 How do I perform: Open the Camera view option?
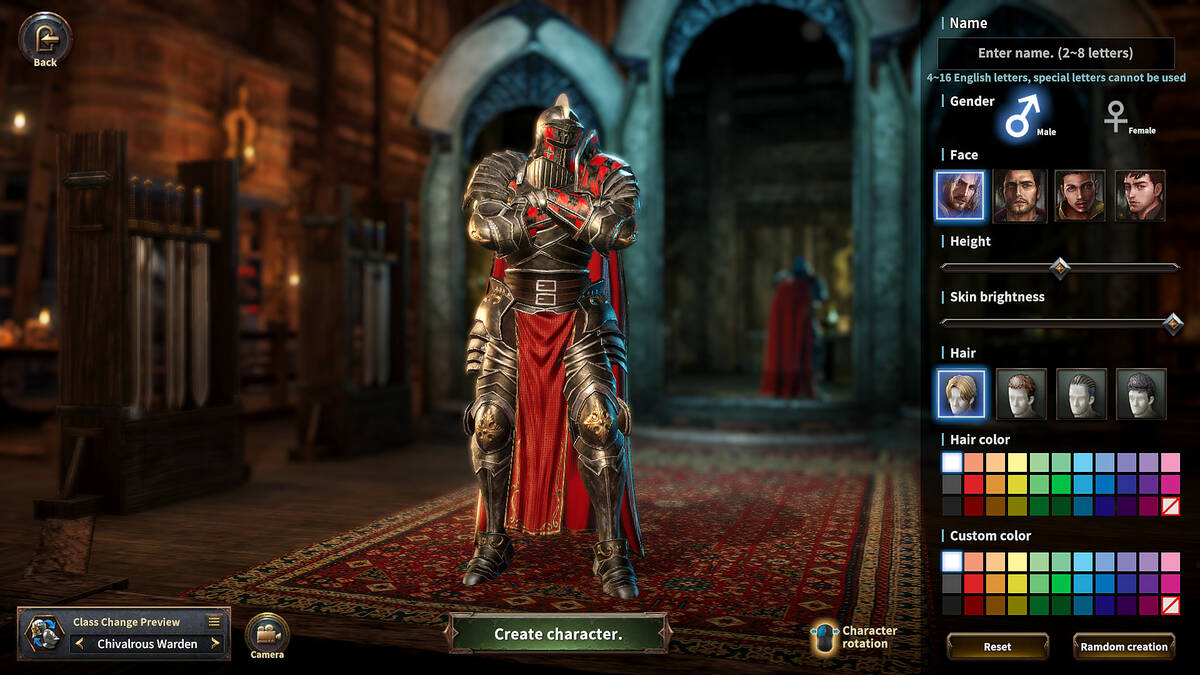pyautogui.click(x=267, y=634)
